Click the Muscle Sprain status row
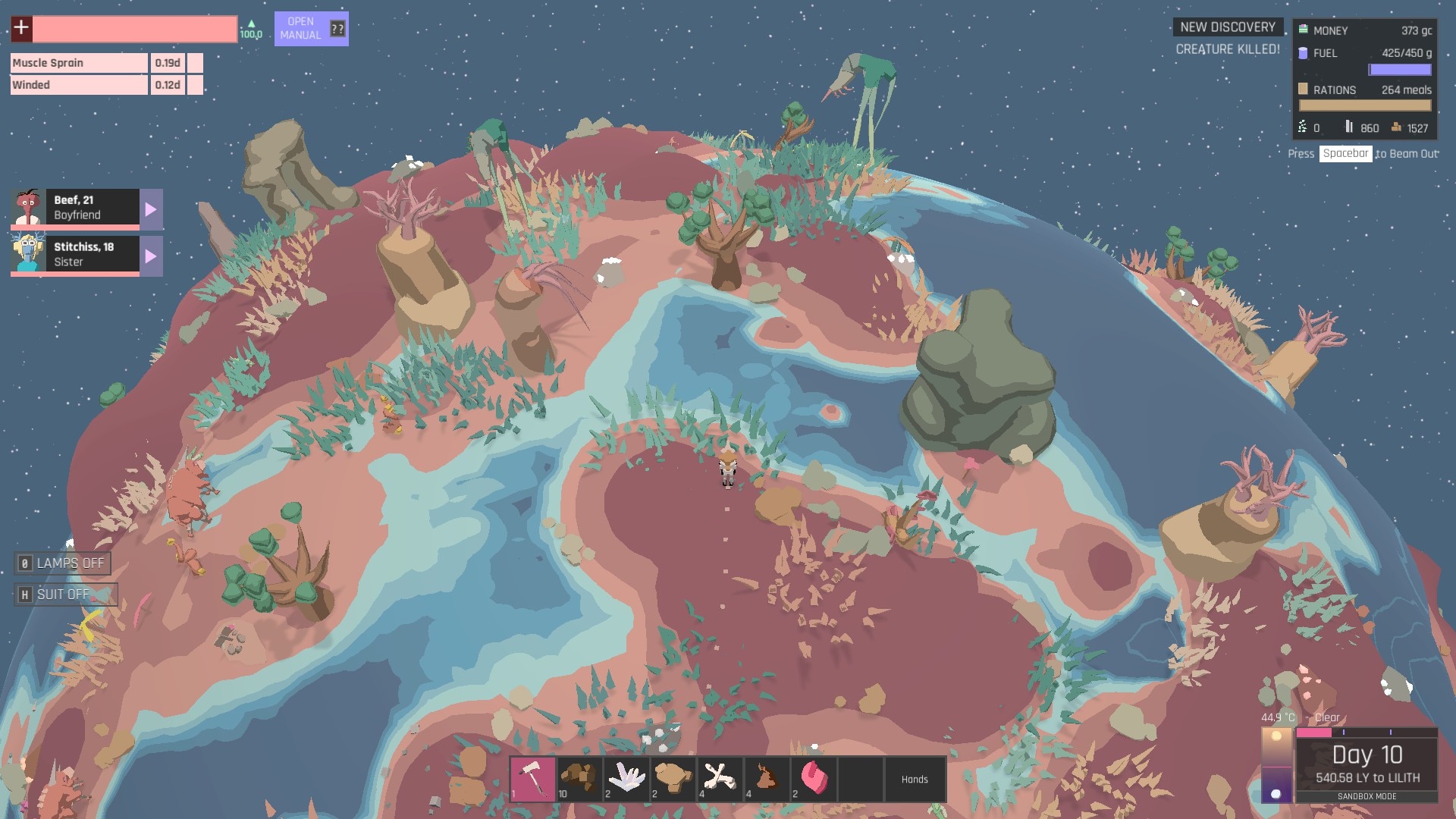This screenshot has width=1456, height=819. [x=79, y=63]
